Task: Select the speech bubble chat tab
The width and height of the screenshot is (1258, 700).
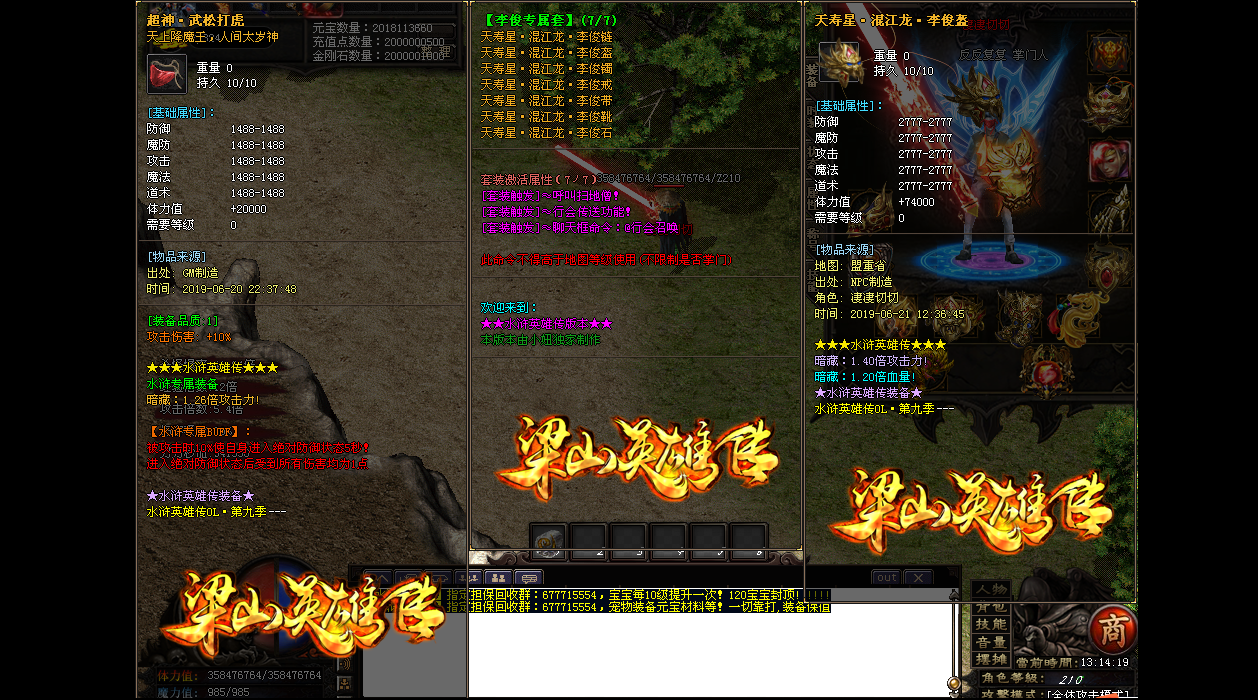Action: [528, 577]
